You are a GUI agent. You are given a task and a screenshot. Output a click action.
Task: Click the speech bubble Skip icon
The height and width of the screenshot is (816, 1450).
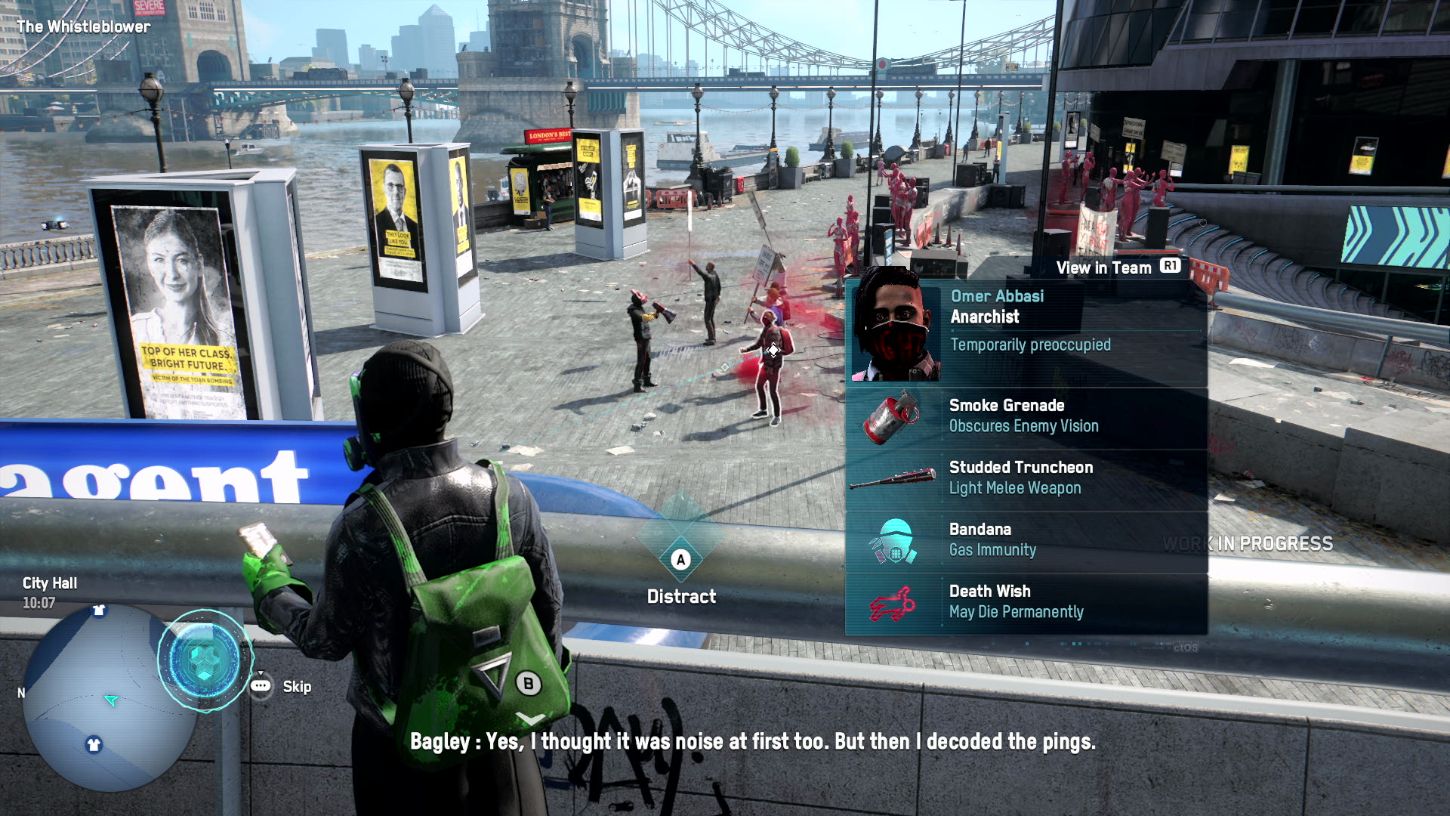[260, 686]
